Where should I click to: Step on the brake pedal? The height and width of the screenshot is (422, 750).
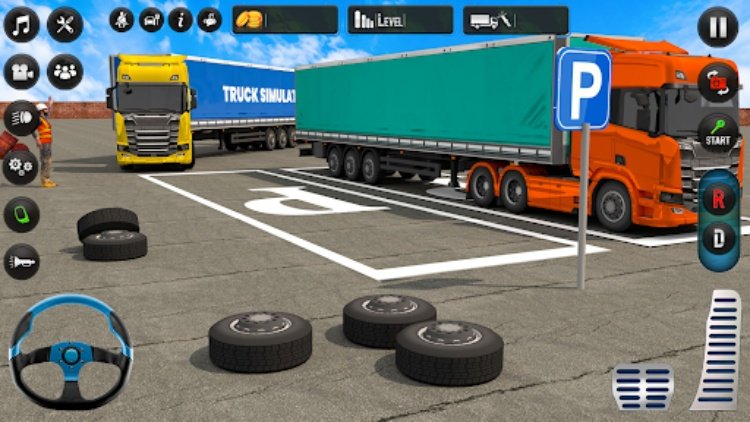click(642, 386)
